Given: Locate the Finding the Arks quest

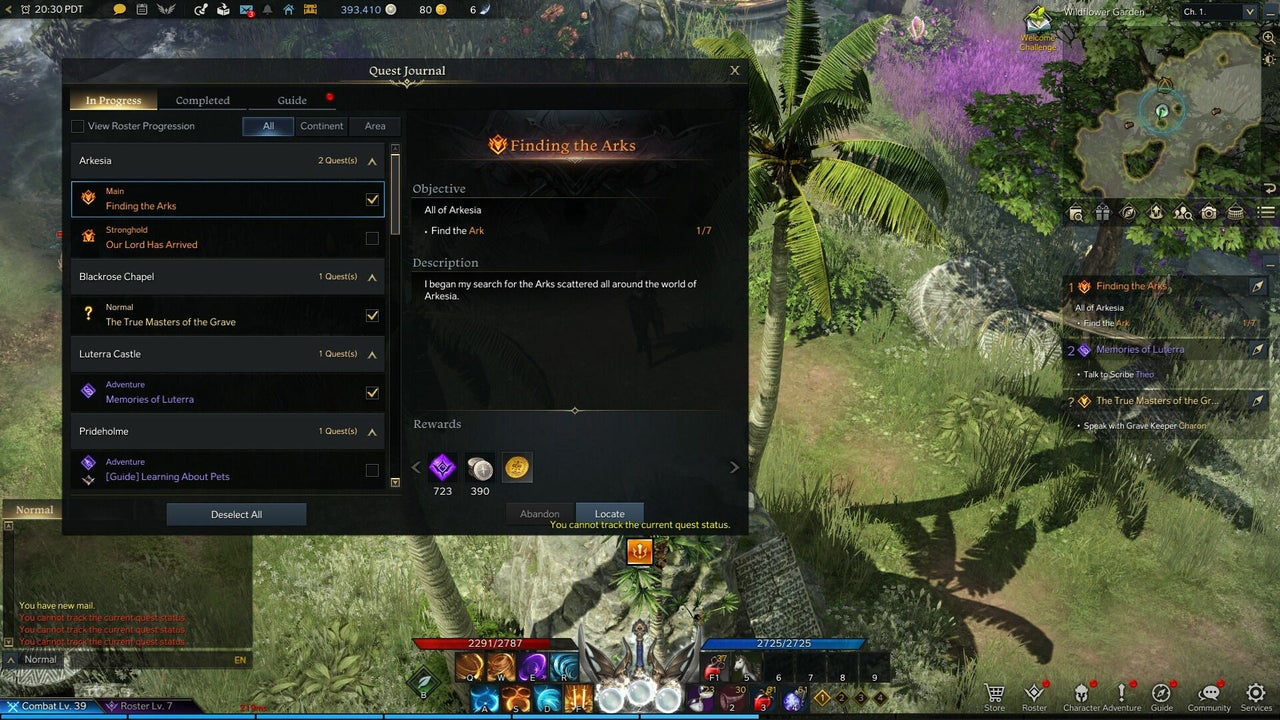Looking at the screenshot, I should pos(609,514).
